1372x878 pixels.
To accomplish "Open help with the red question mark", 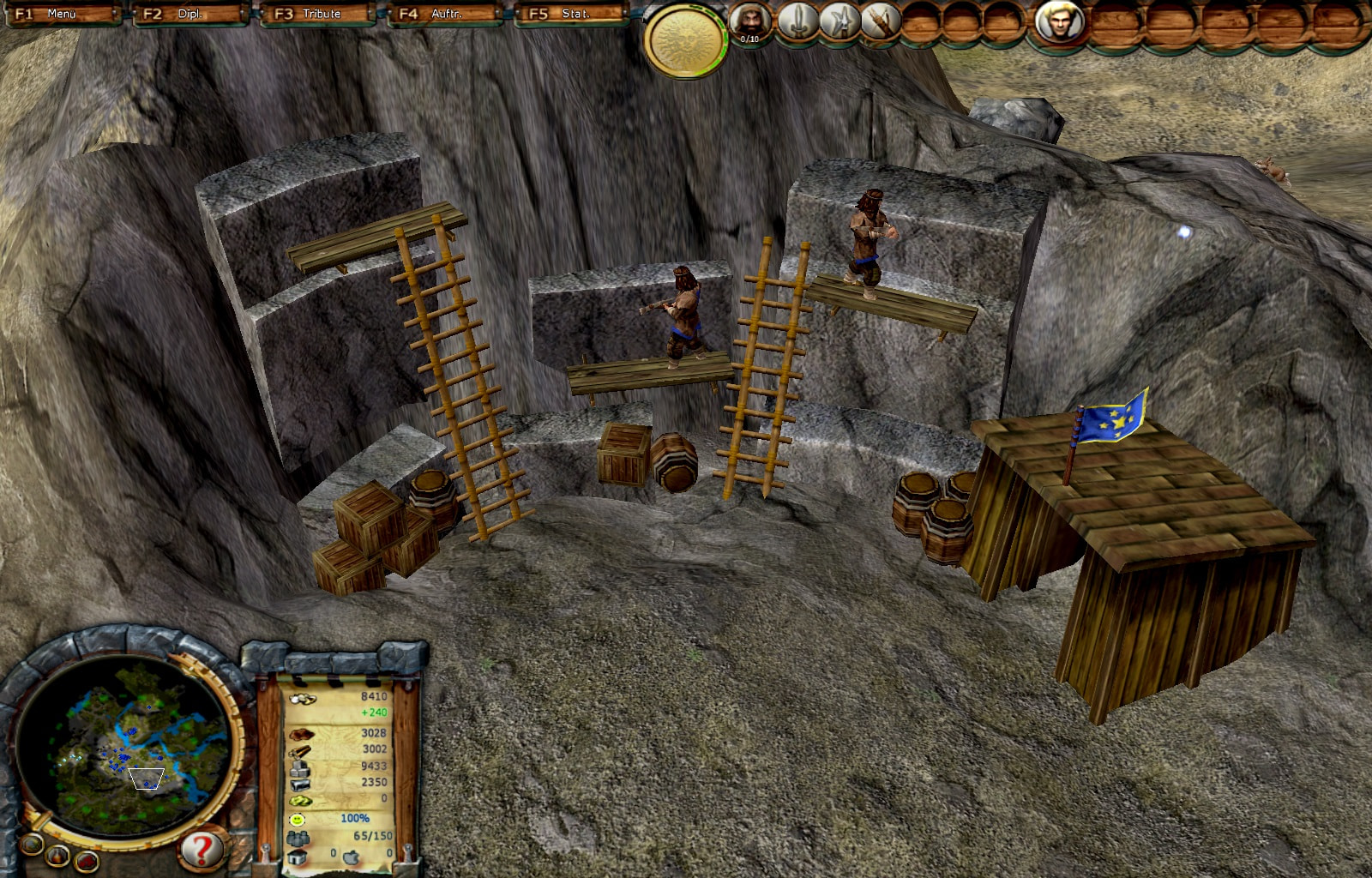I will (x=202, y=851).
